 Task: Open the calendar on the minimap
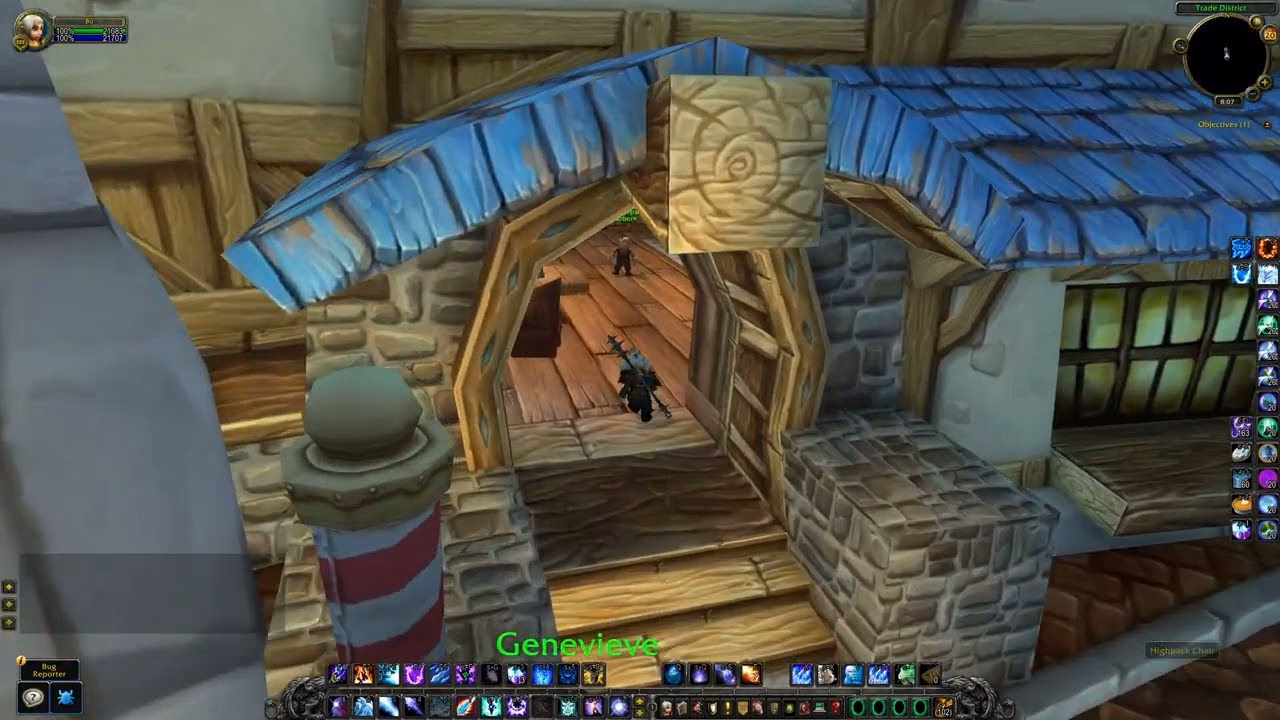coord(1268,35)
